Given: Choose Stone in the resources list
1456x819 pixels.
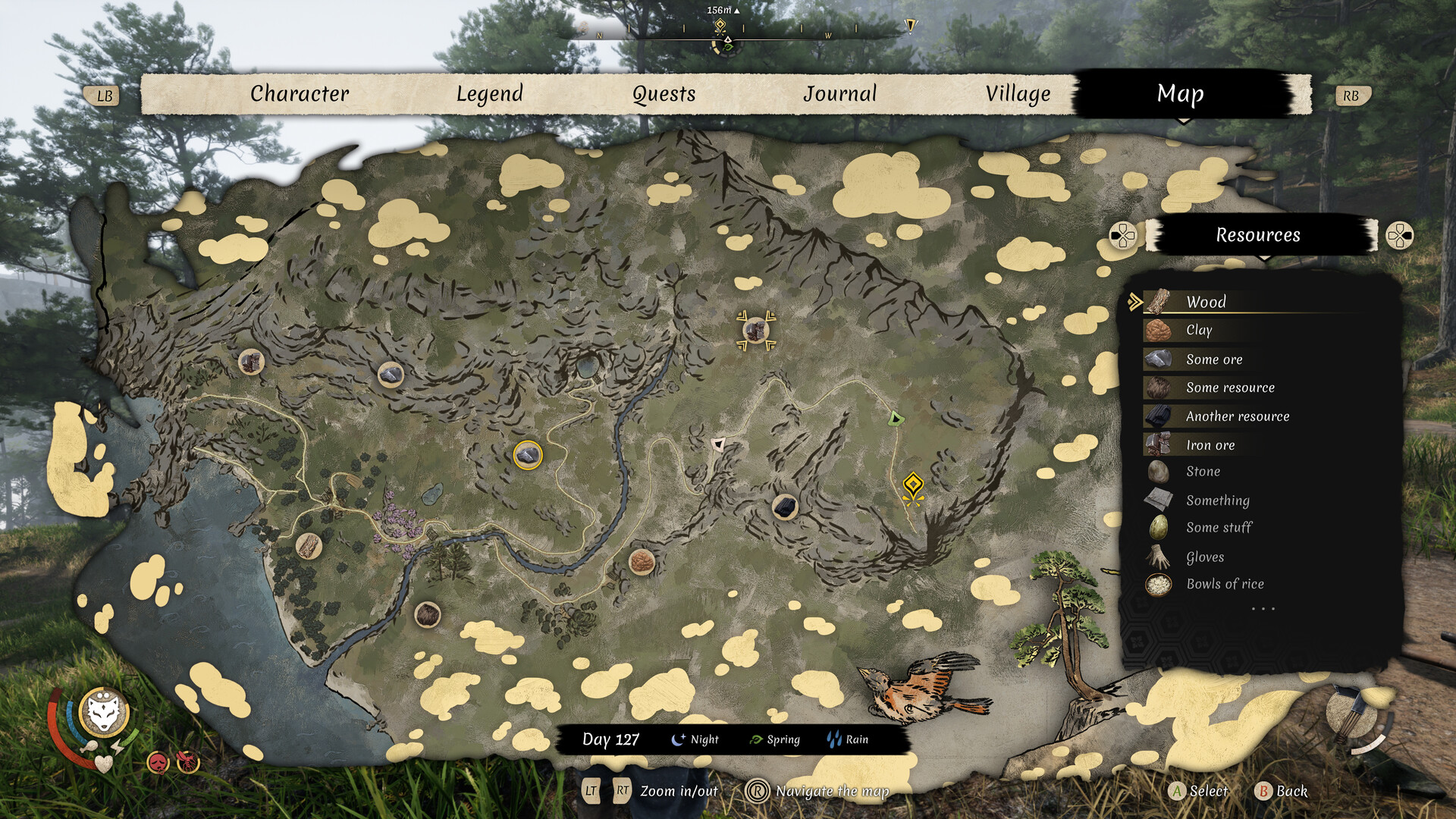Looking at the screenshot, I should [1203, 472].
